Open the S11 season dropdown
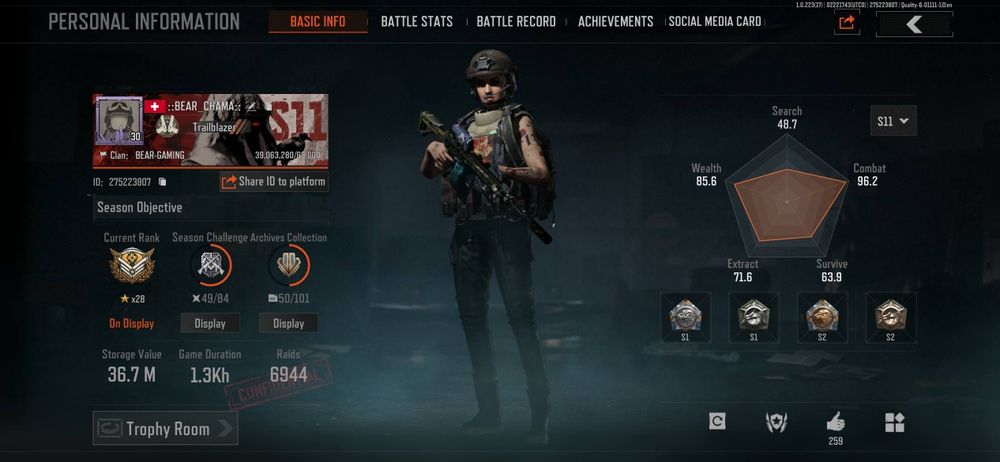This screenshot has height=462, width=1000. (893, 121)
